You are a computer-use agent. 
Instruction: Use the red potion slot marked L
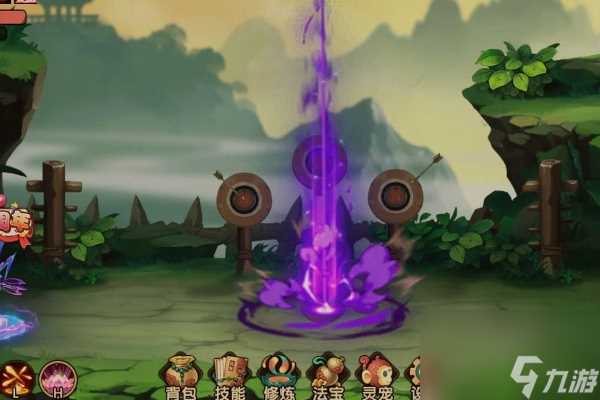16,378
